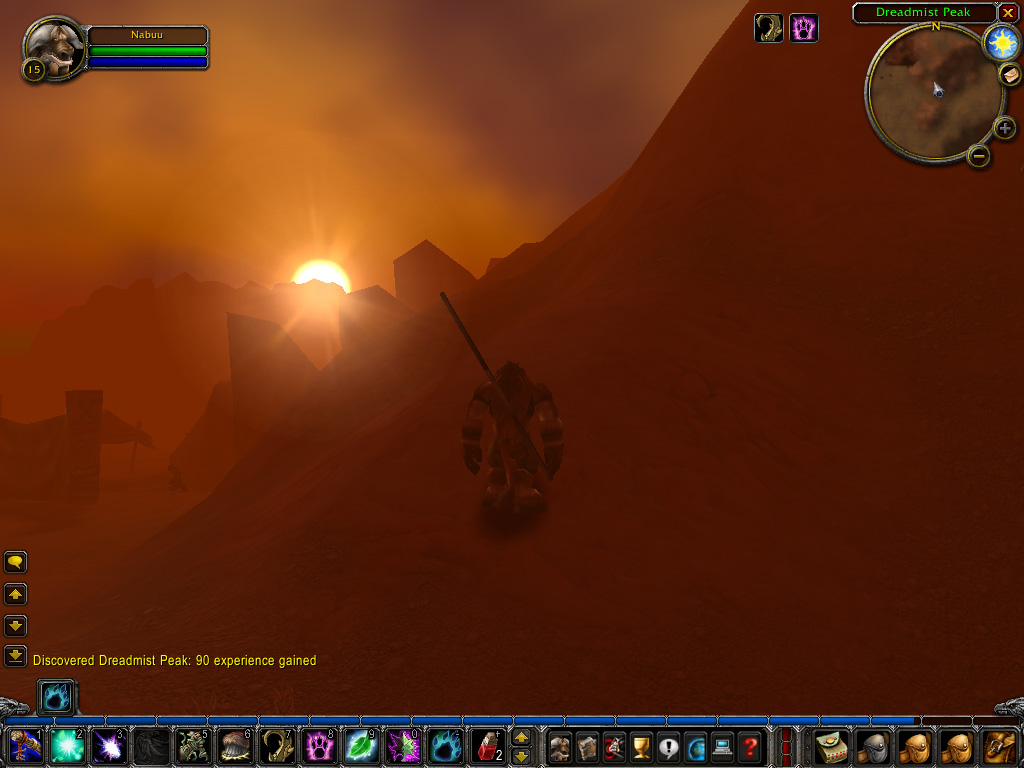
Task: Cast the green starburst spell in slot 2
Action: pos(67,746)
